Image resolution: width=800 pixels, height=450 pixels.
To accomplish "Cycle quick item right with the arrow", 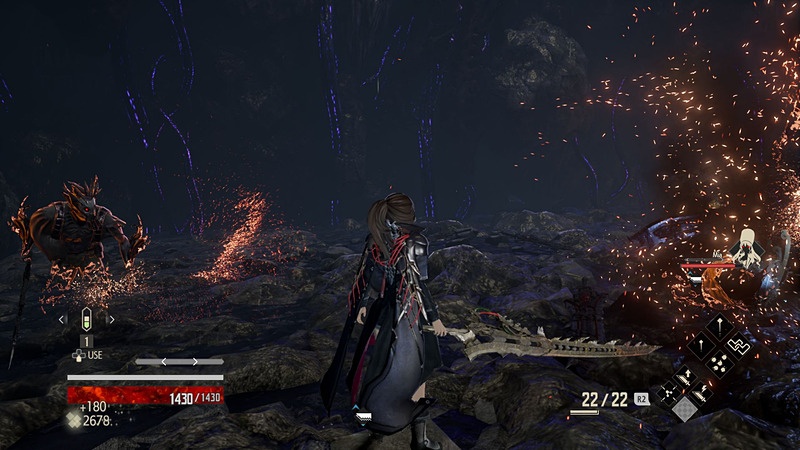I will point(110,320).
